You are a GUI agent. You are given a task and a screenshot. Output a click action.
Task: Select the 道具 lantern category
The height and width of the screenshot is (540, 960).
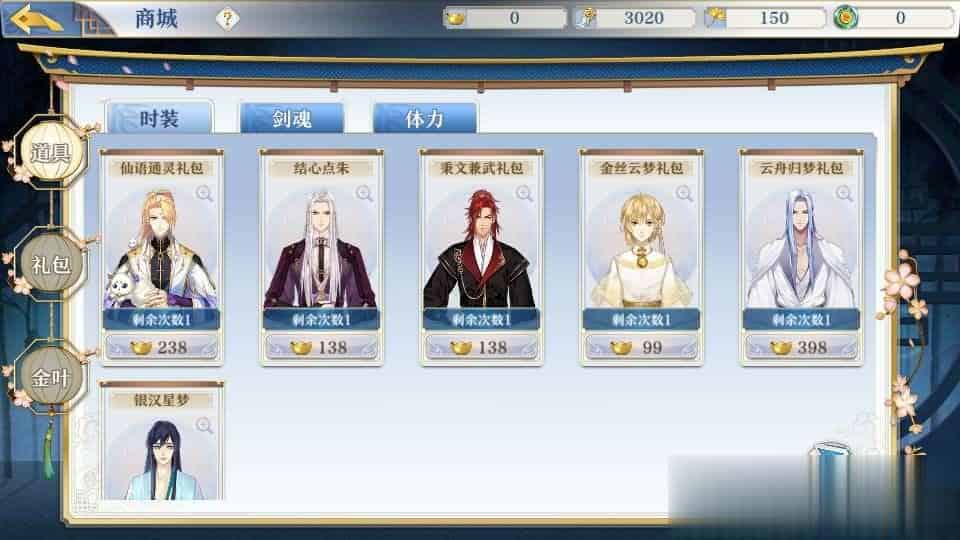[49, 152]
